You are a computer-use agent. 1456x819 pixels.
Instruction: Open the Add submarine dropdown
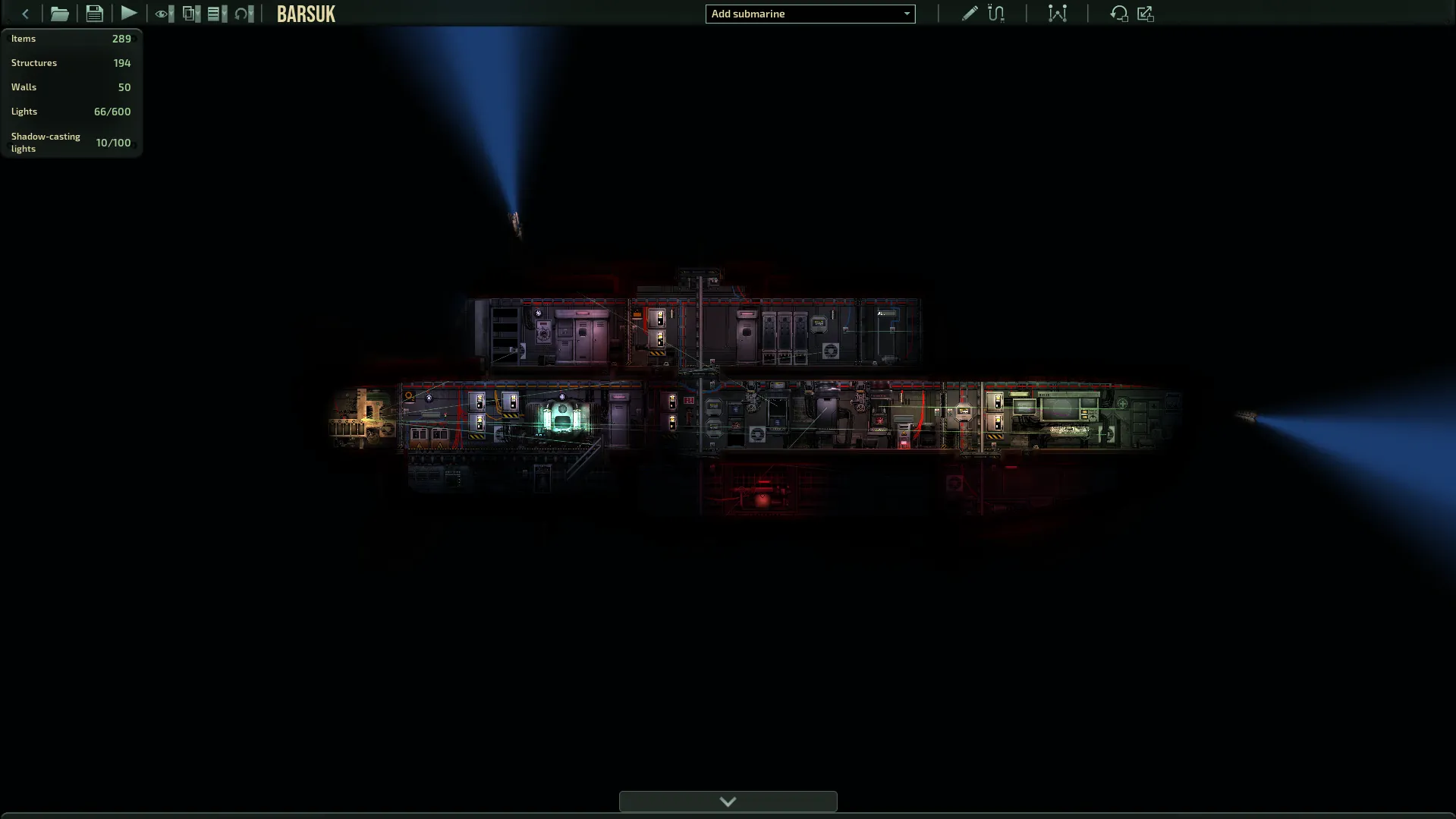810,14
